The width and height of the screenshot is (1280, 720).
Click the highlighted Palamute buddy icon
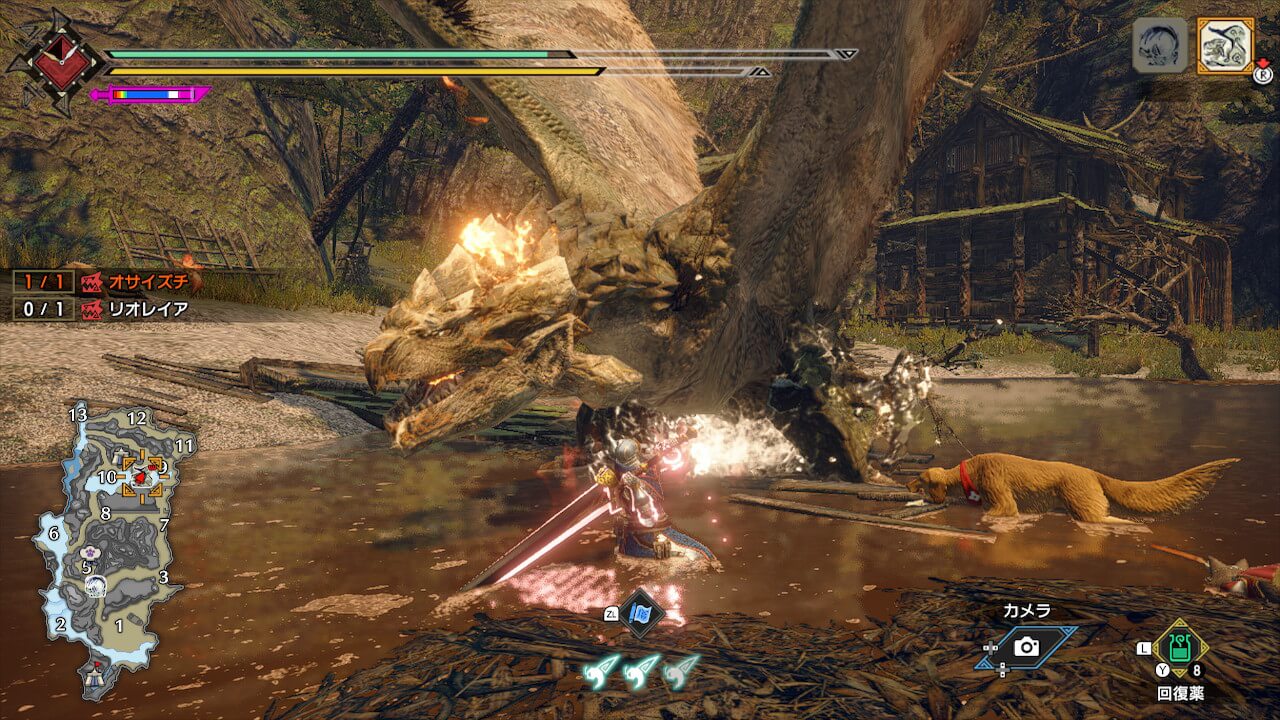[1224, 45]
